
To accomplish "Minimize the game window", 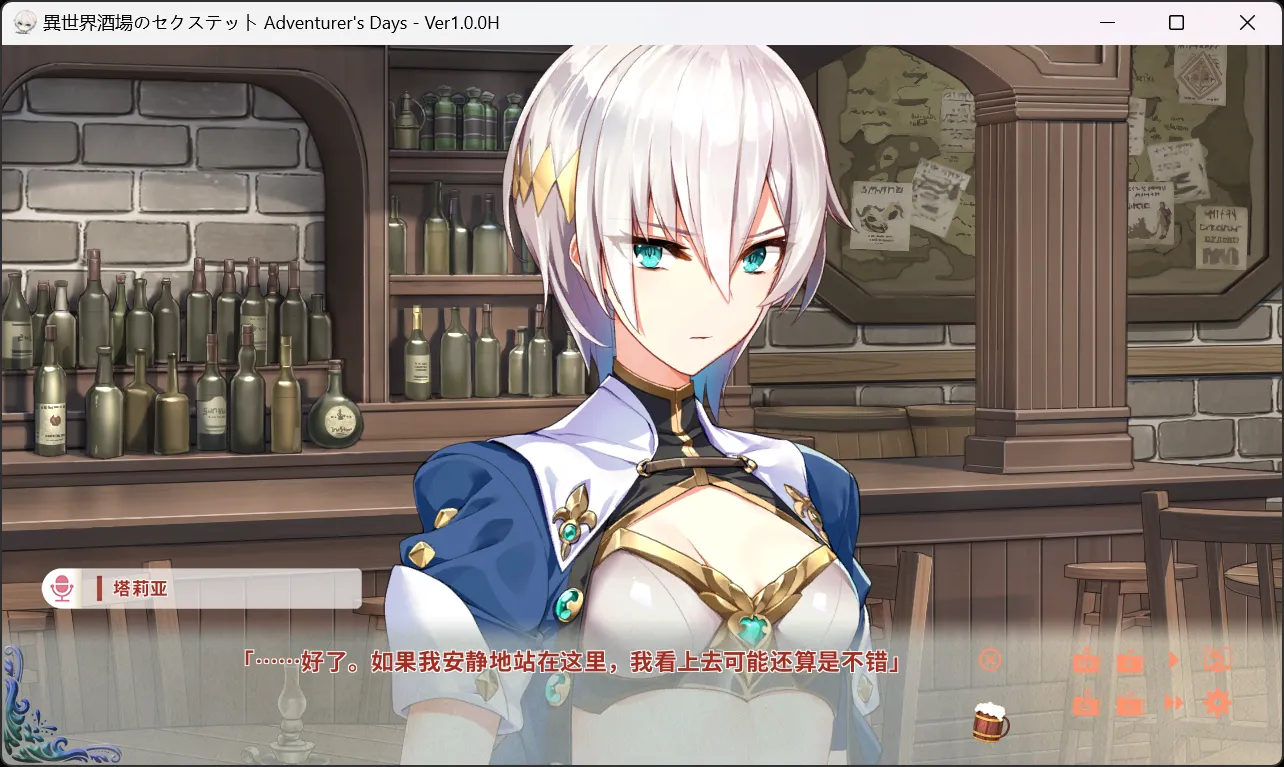I will click(1107, 22).
